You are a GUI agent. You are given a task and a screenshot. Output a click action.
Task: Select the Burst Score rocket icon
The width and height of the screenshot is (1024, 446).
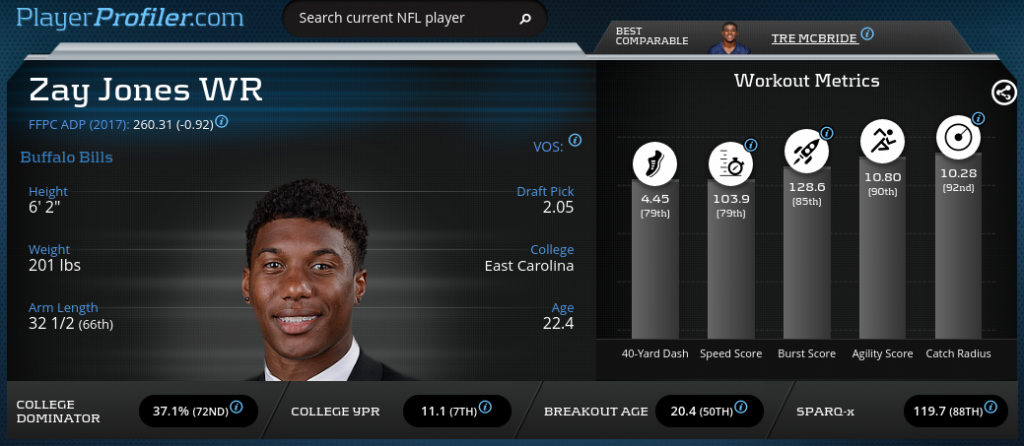[x=806, y=149]
